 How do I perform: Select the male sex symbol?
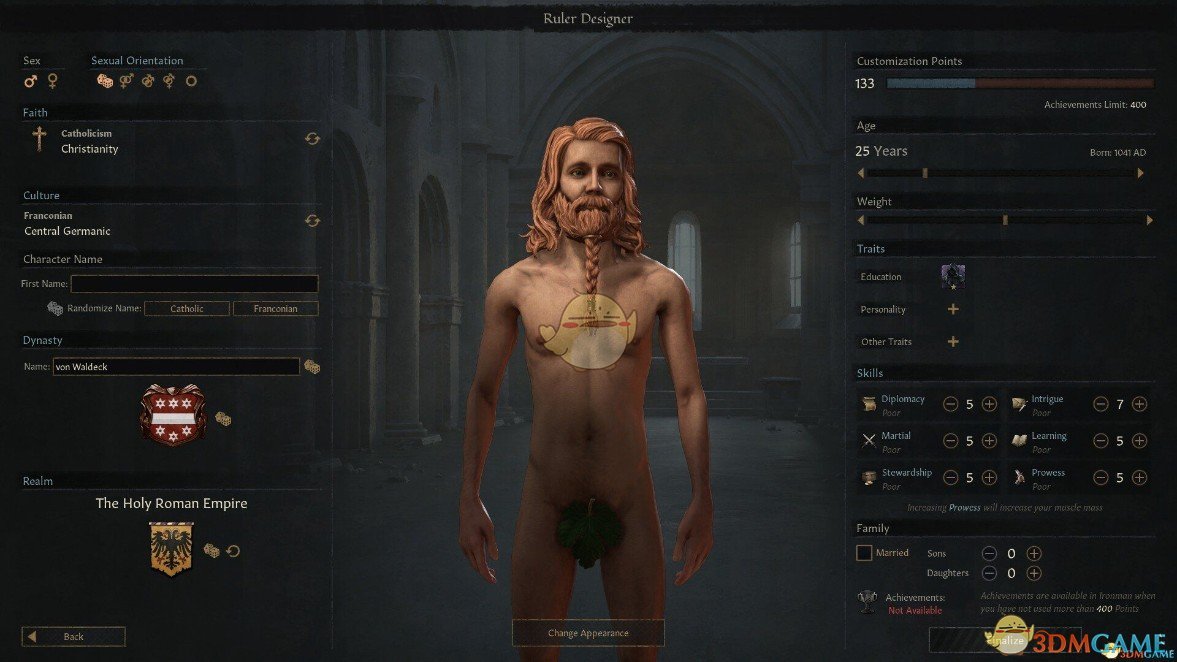pos(31,81)
